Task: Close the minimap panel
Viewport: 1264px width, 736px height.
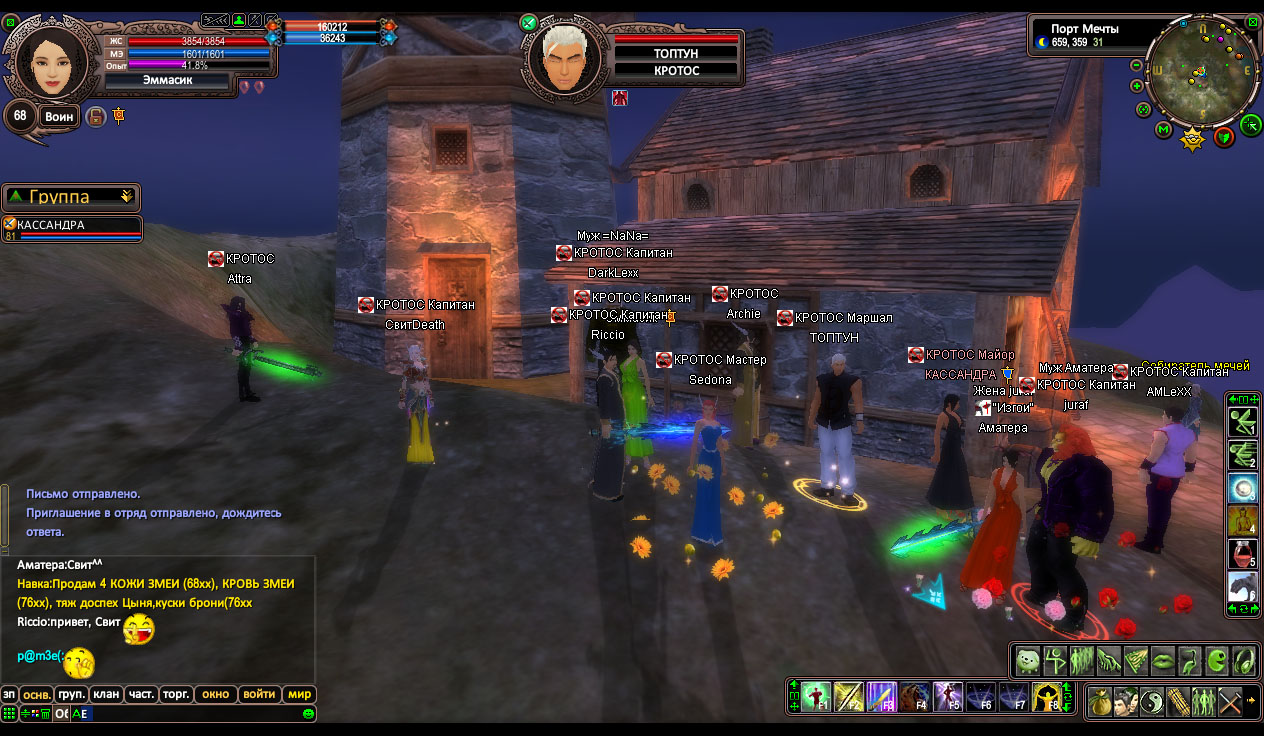Action: (x=1252, y=20)
